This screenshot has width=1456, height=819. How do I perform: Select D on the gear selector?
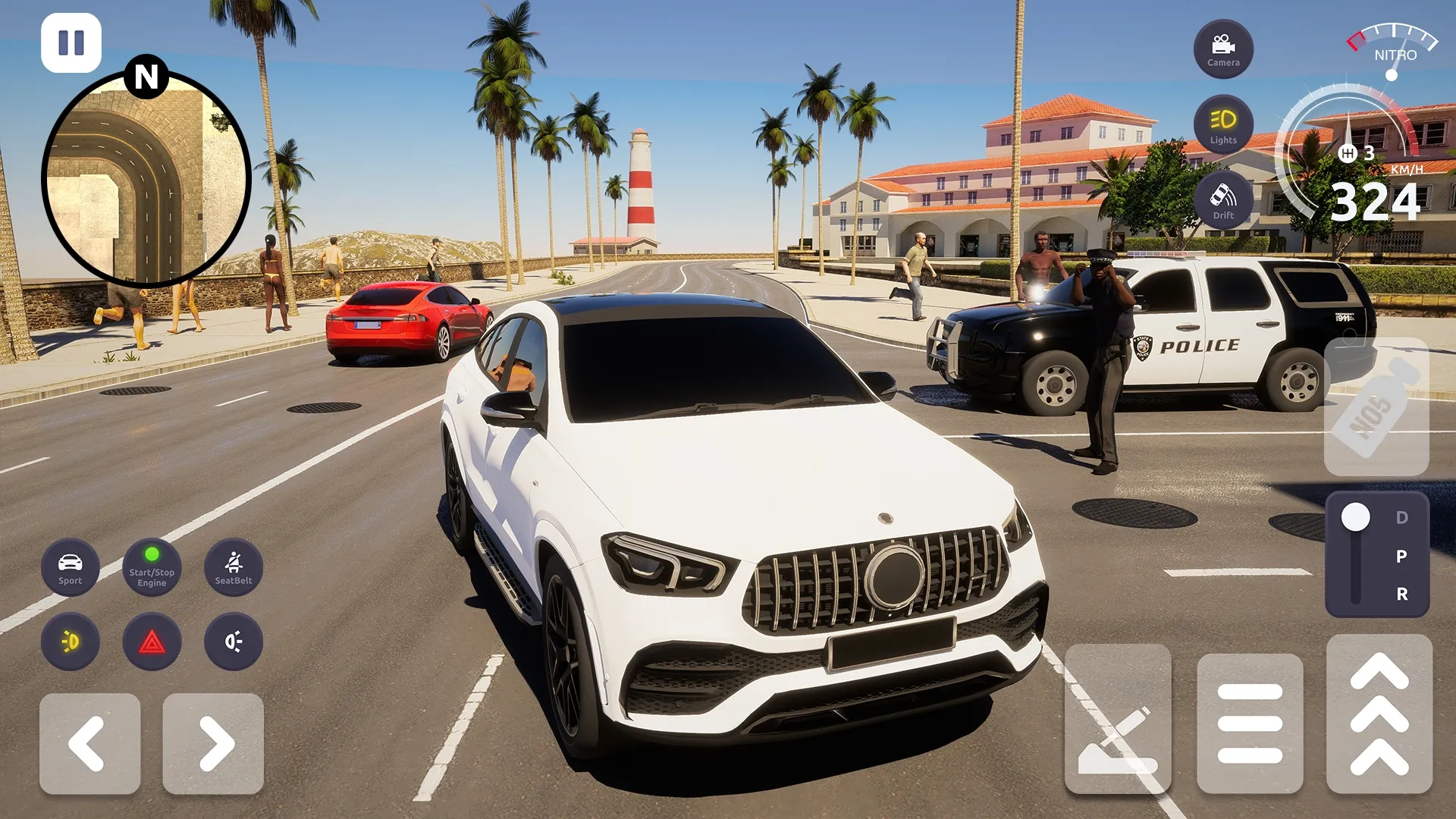(1401, 518)
